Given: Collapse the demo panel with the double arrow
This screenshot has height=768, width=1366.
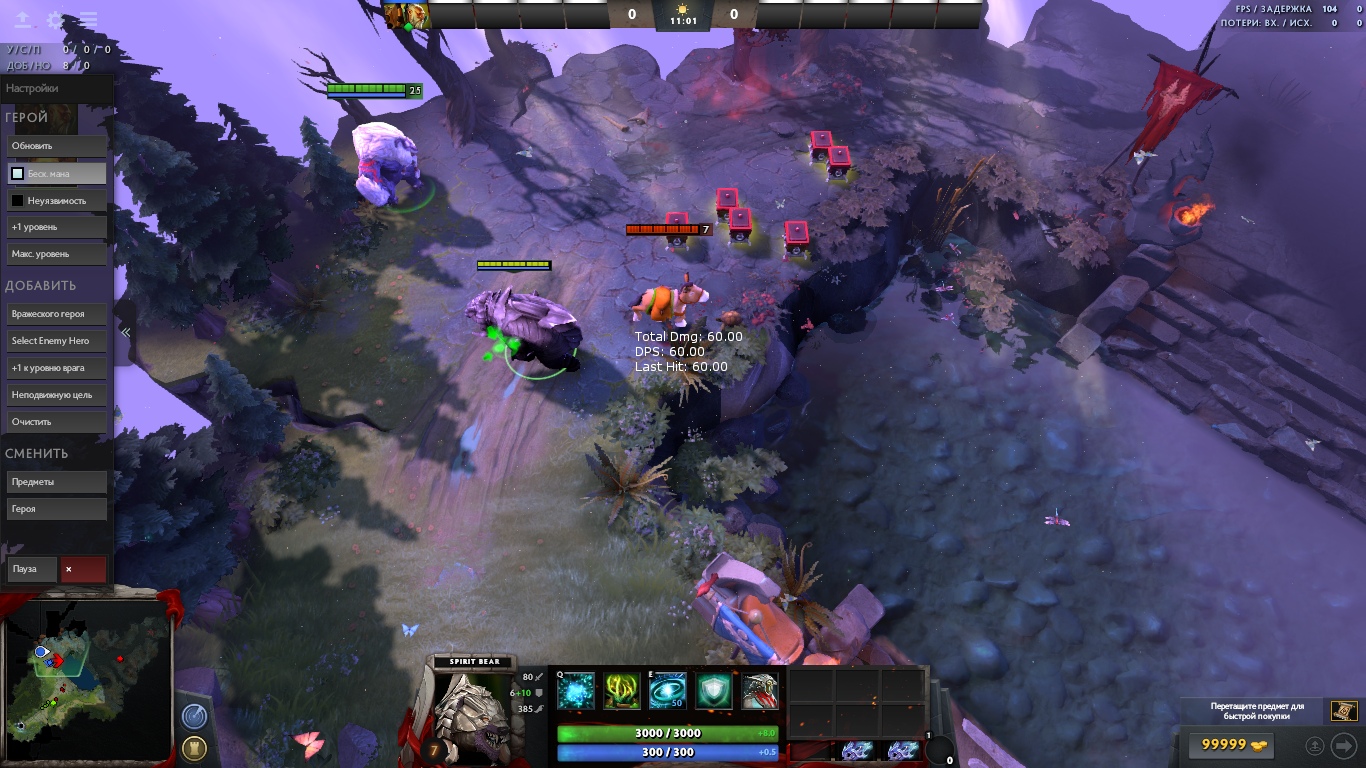Looking at the screenshot, I should tap(125, 332).
